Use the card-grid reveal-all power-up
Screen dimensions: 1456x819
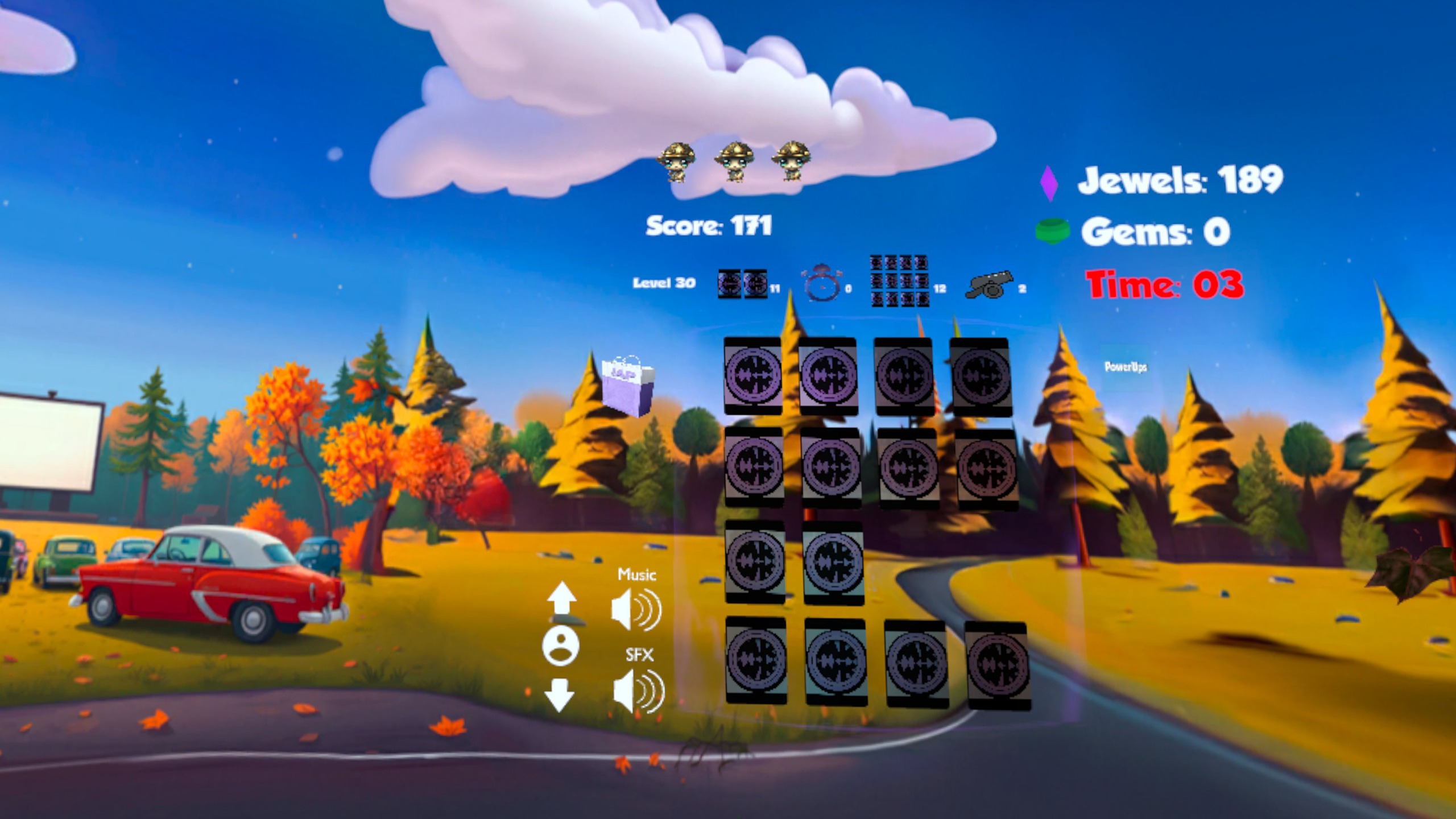(899, 281)
